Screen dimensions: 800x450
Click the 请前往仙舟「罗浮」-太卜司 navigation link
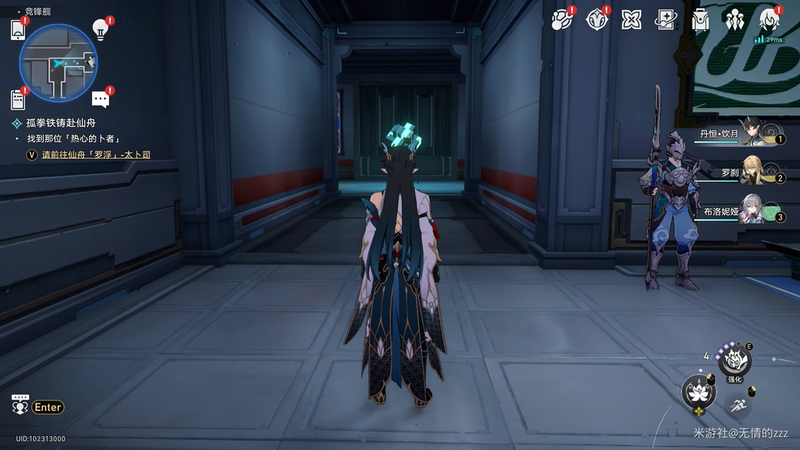pos(95,155)
